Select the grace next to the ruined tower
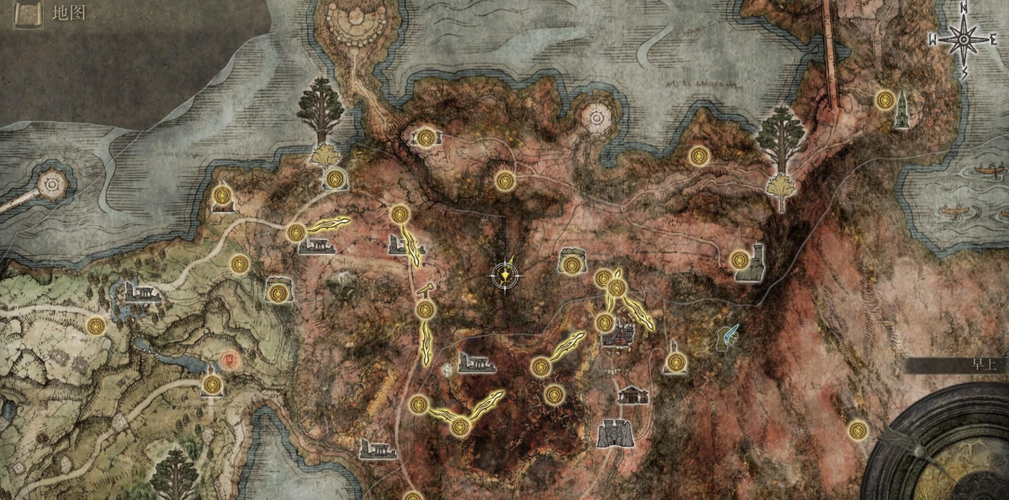Viewport: 1009px width, 500px height. point(739,260)
